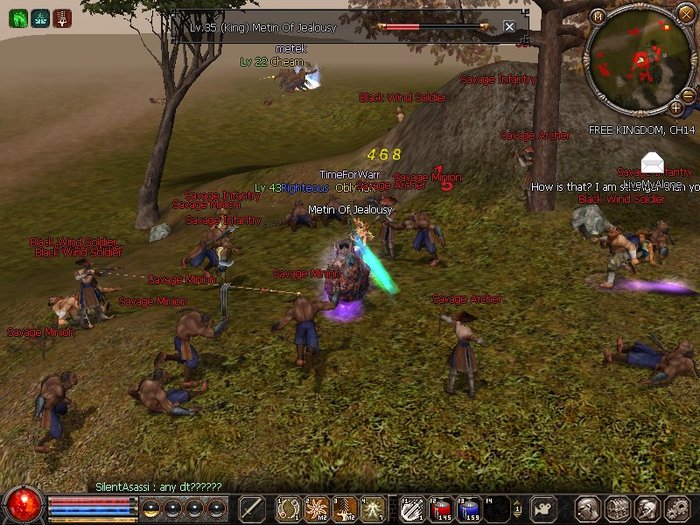Close the minimap with its X button
700x525 pixels.
pyautogui.click(x=685, y=14)
